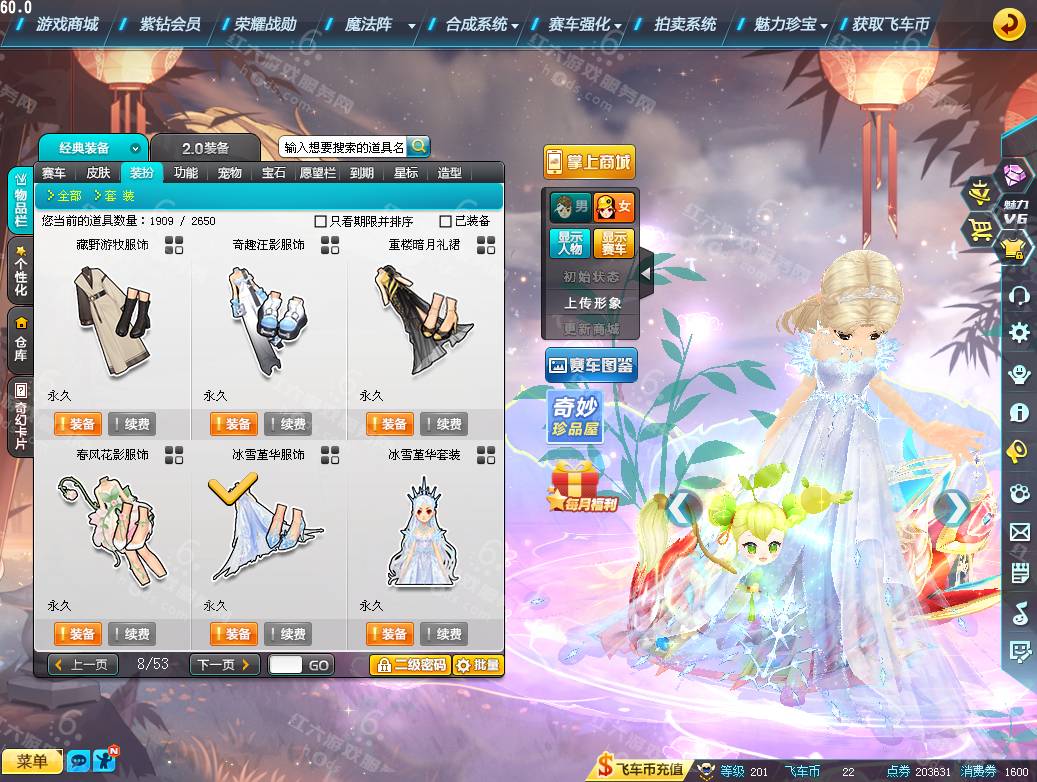Open the 紫钻会员 membership menu
The image size is (1037, 782).
pyautogui.click(x=169, y=24)
